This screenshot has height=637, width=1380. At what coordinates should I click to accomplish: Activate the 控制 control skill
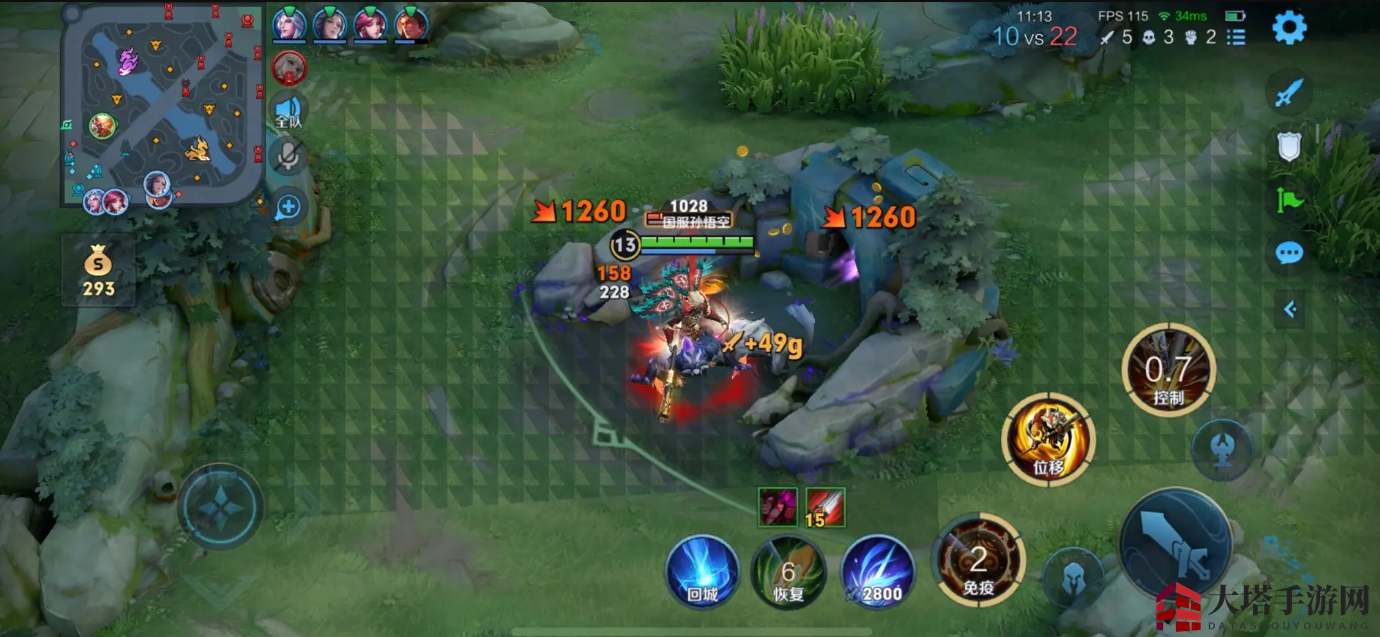point(1168,371)
